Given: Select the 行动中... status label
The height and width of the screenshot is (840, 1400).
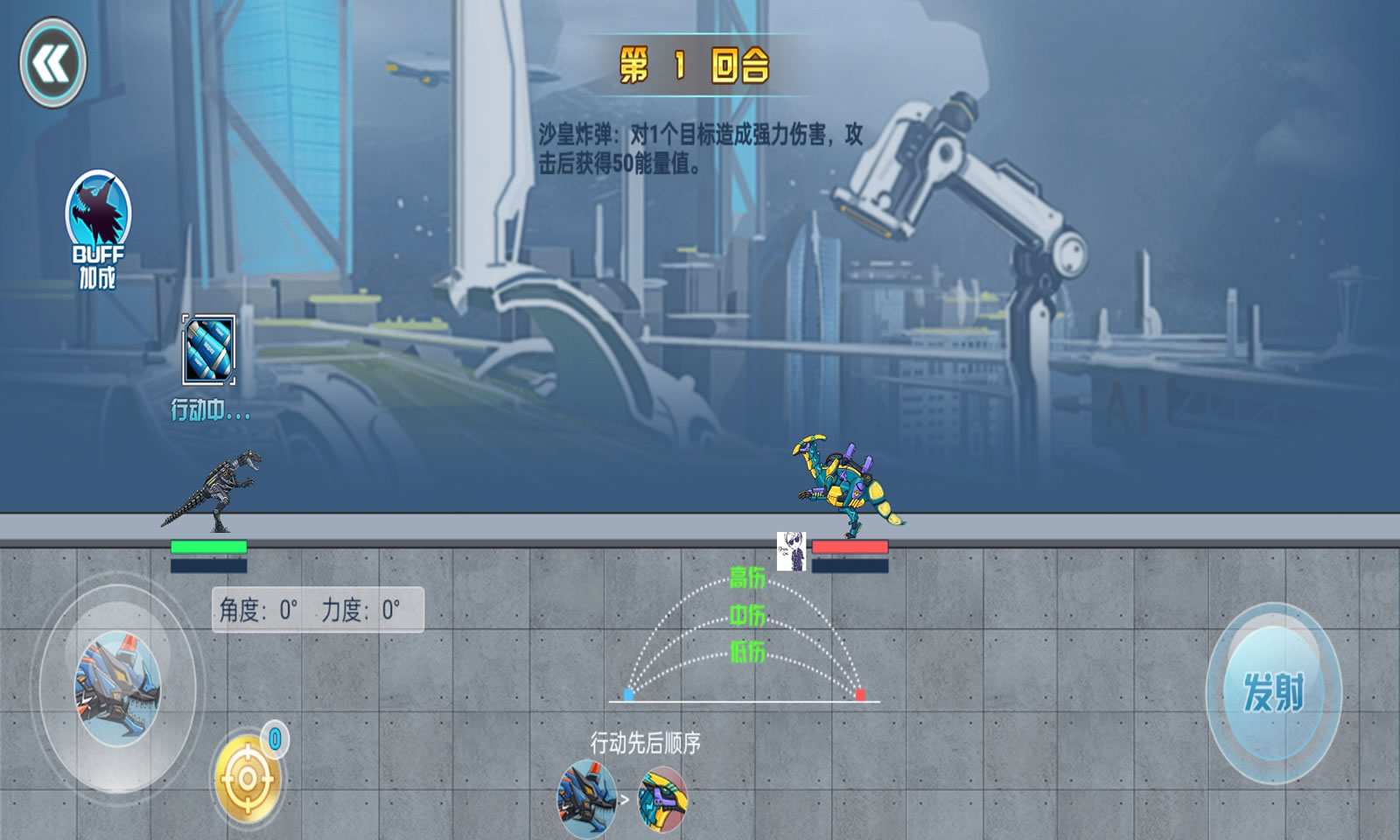Looking at the screenshot, I should (208, 408).
